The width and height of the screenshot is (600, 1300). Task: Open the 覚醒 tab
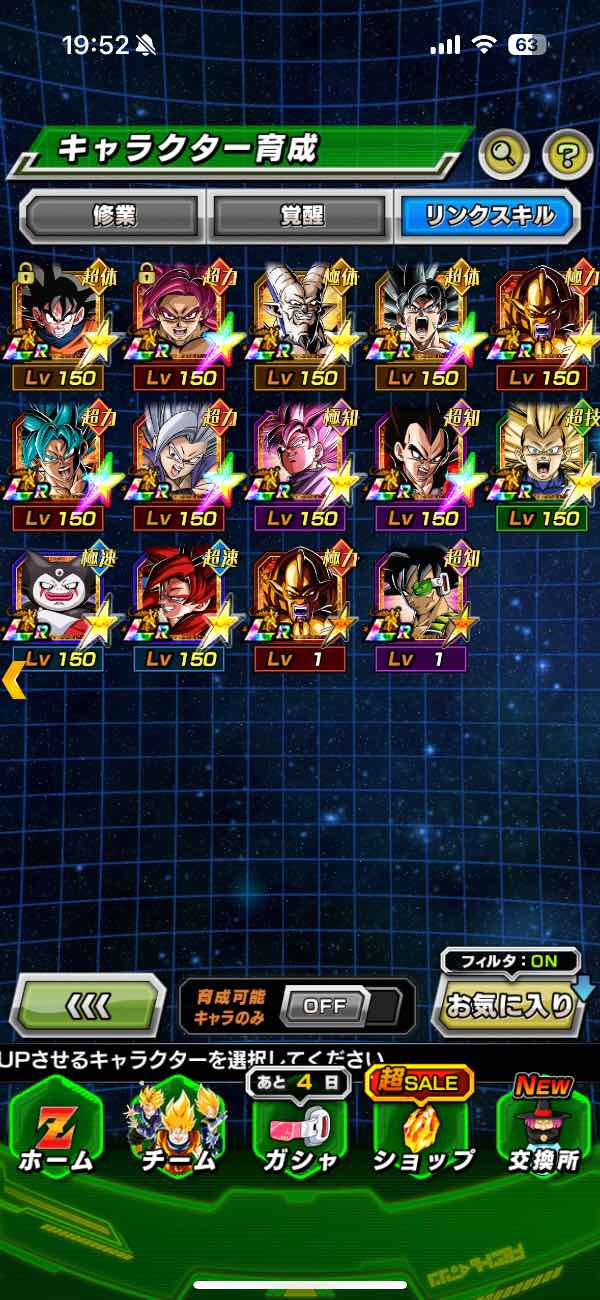tap(301, 215)
